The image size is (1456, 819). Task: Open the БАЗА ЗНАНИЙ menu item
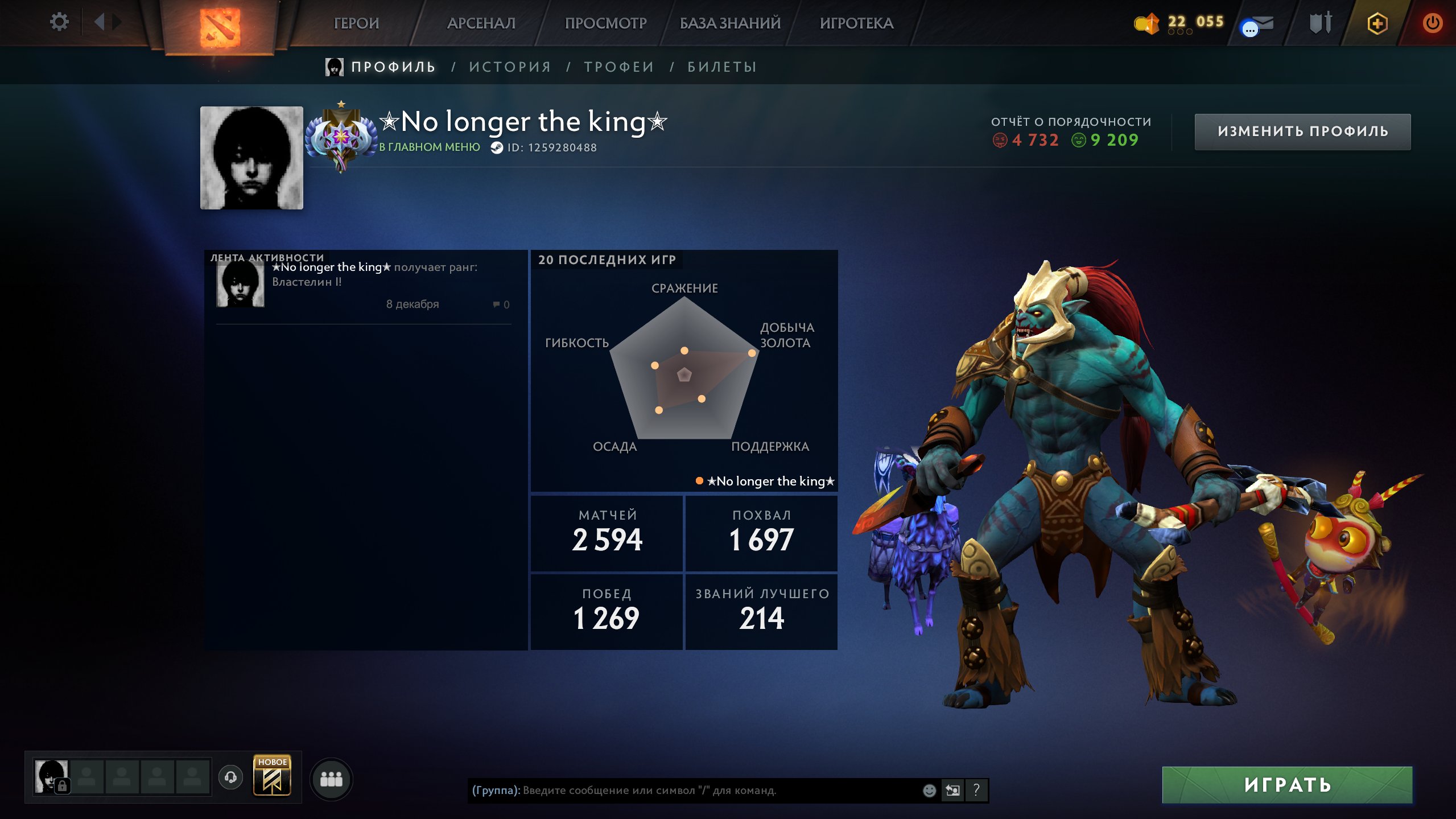coord(728,24)
